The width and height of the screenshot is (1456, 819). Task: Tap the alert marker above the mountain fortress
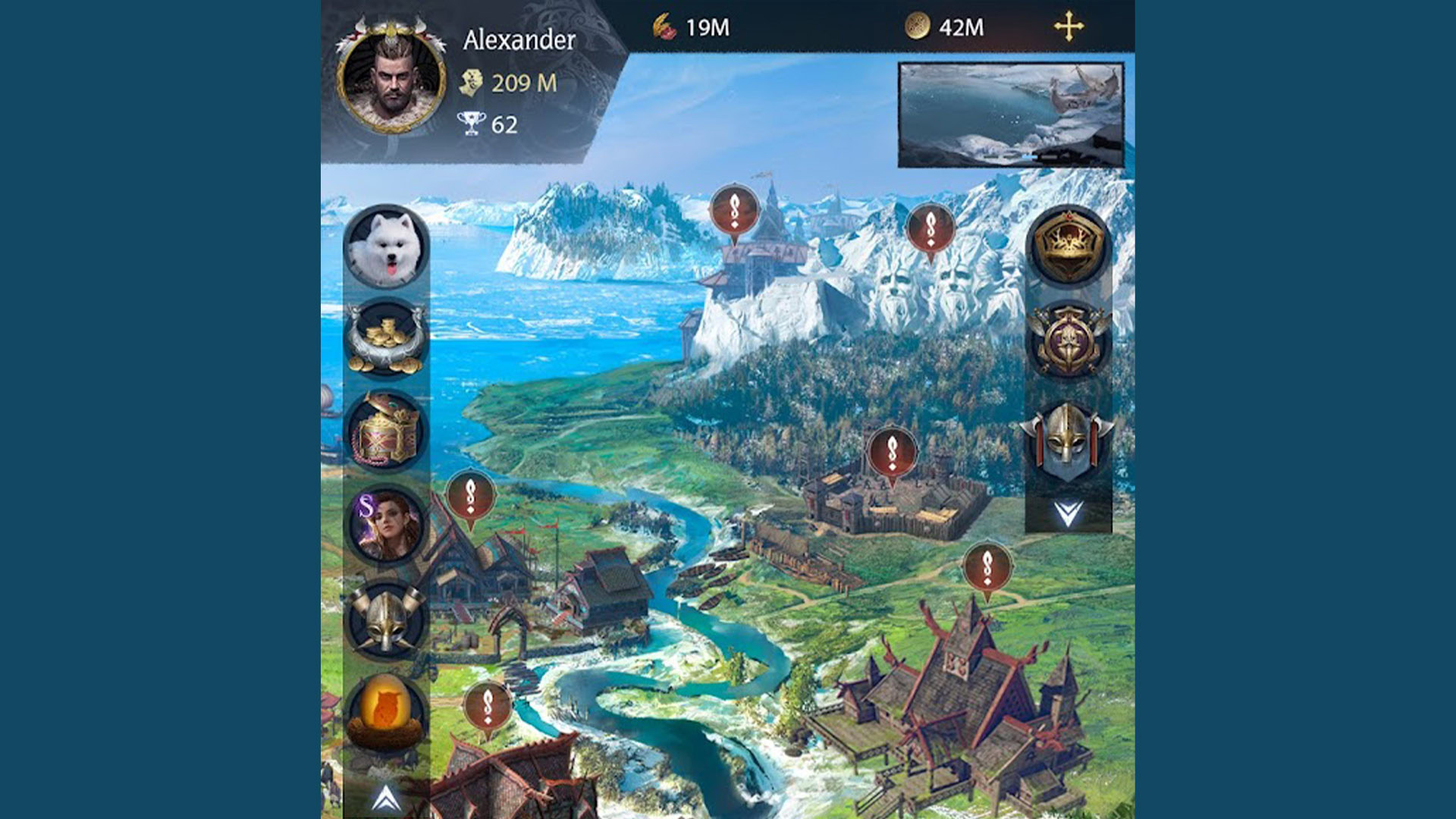coord(734,211)
